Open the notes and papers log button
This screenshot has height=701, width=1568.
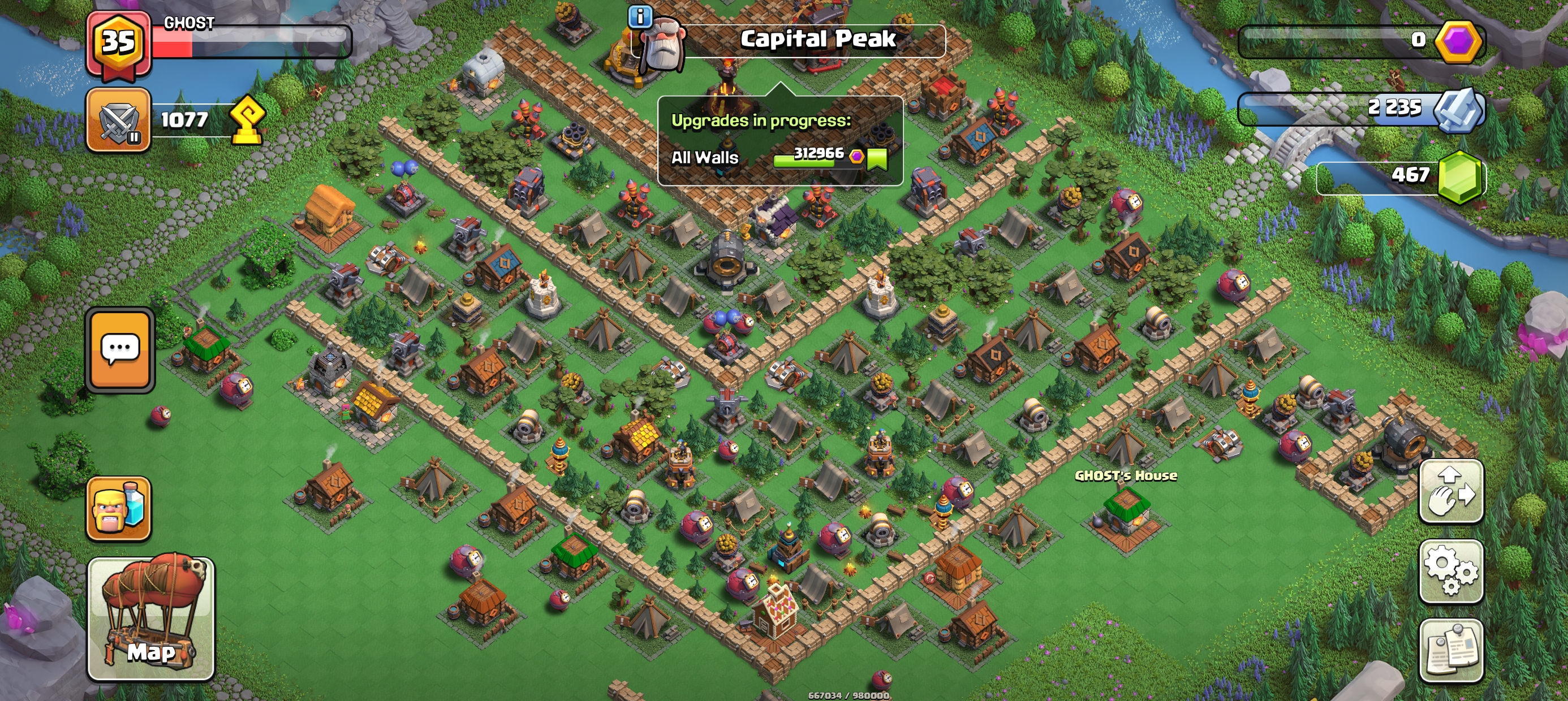pyautogui.click(x=1451, y=650)
